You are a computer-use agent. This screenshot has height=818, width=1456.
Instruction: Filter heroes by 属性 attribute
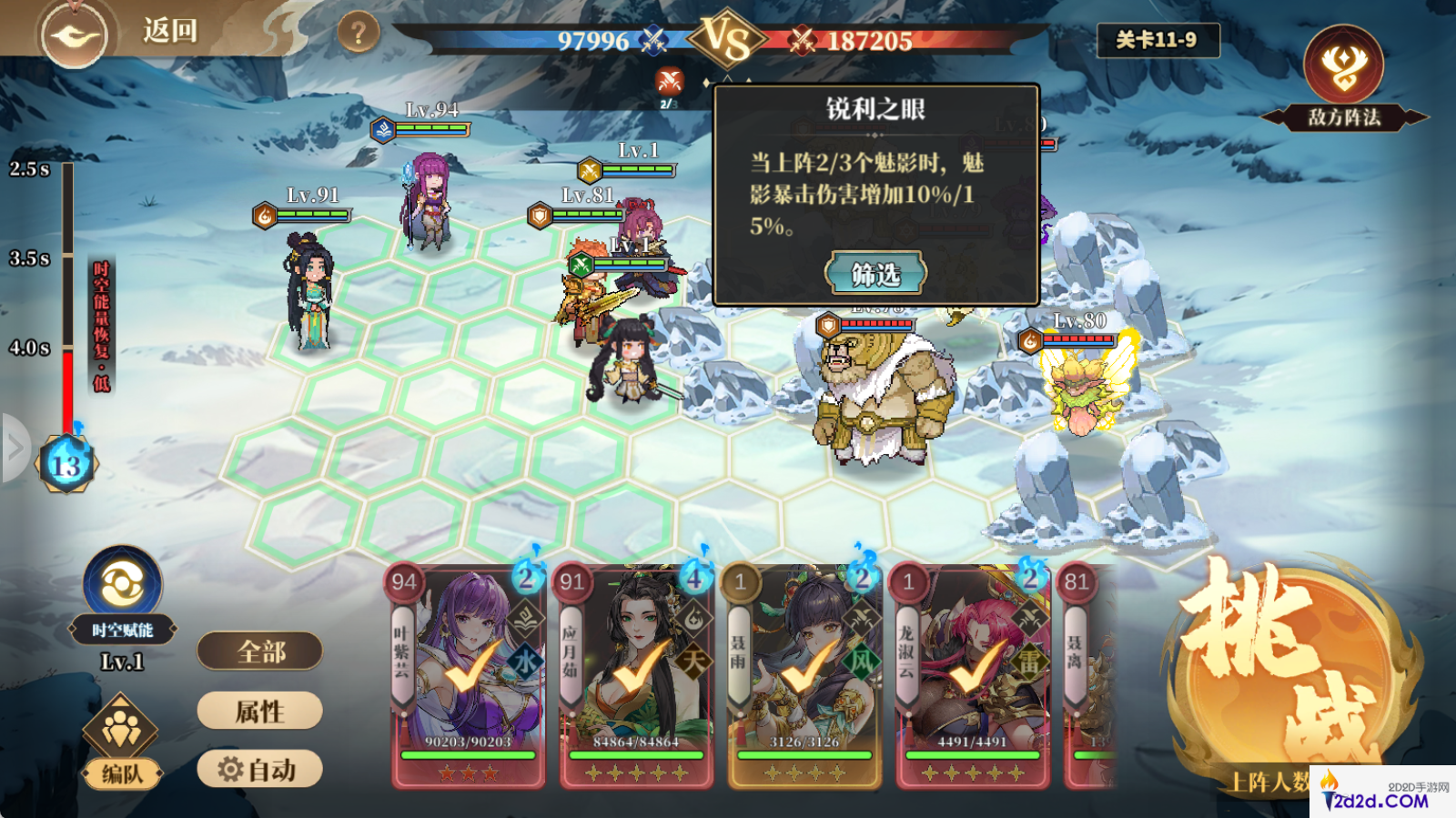[260, 711]
